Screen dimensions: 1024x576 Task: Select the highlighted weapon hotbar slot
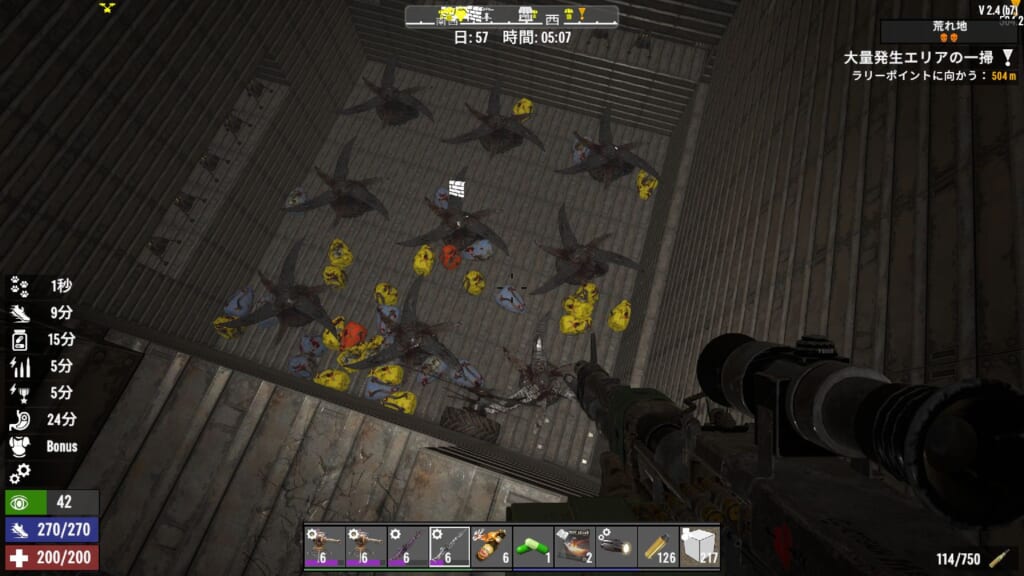[448, 546]
